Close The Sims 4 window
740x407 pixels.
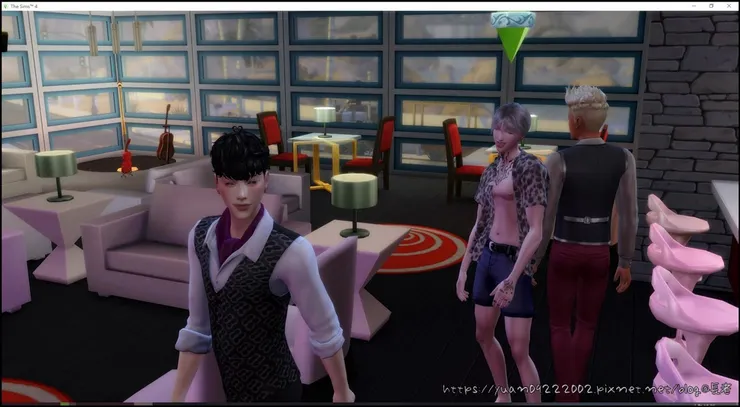(x=729, y=5)
